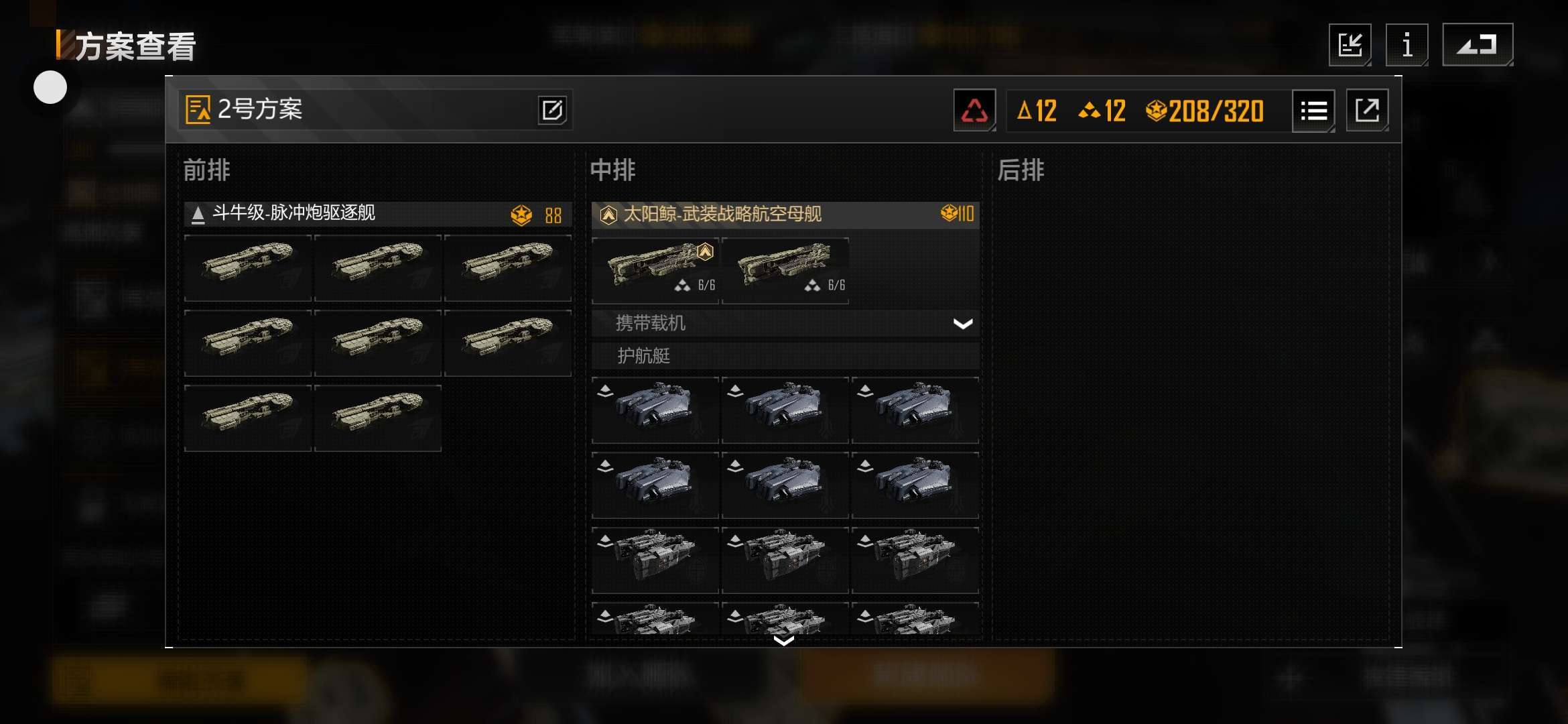Expand the 携带载机 section

tap(962, 324)
